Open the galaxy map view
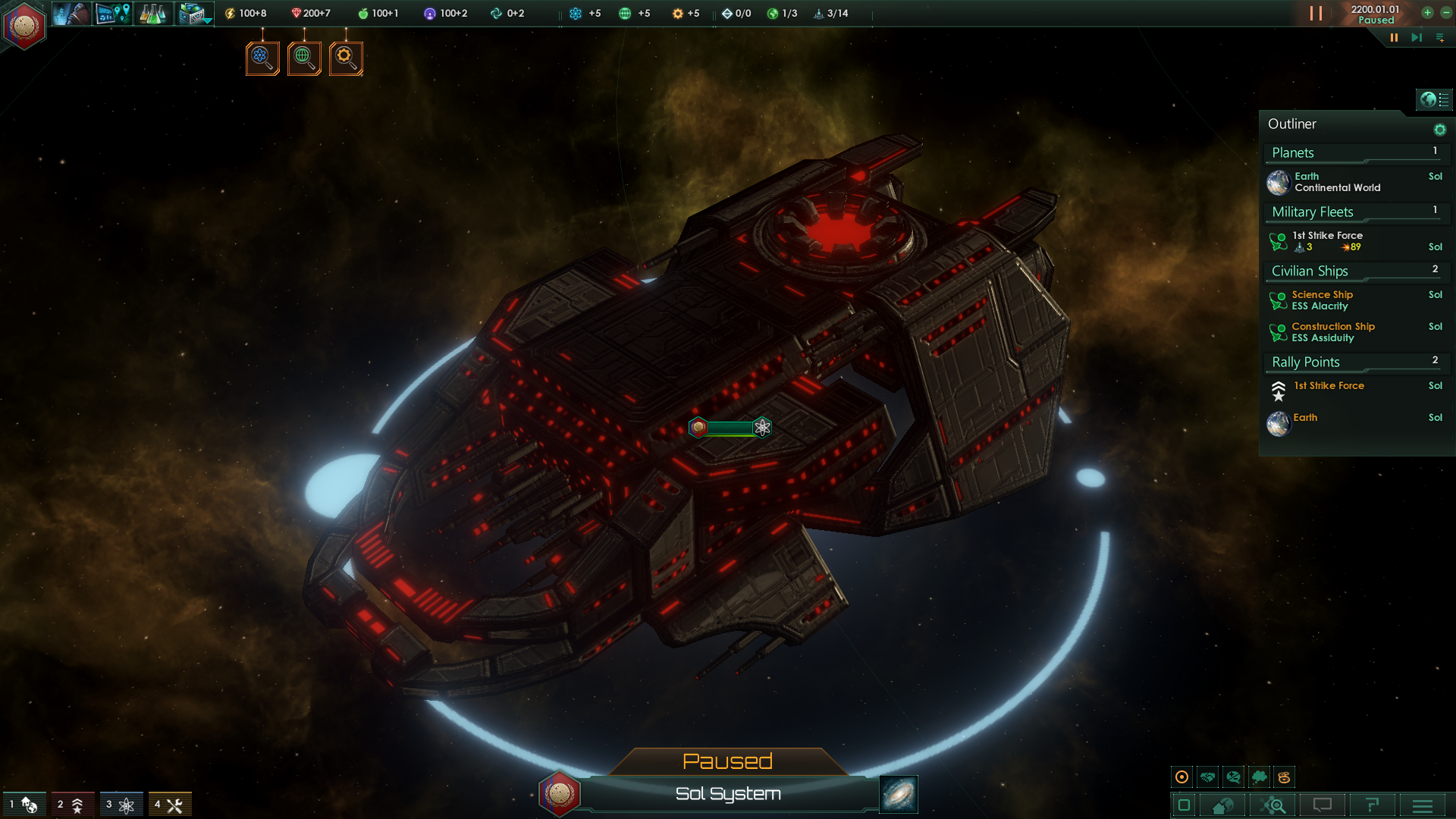The height and width of the screenshot is (819, 1456). point(899,794)
